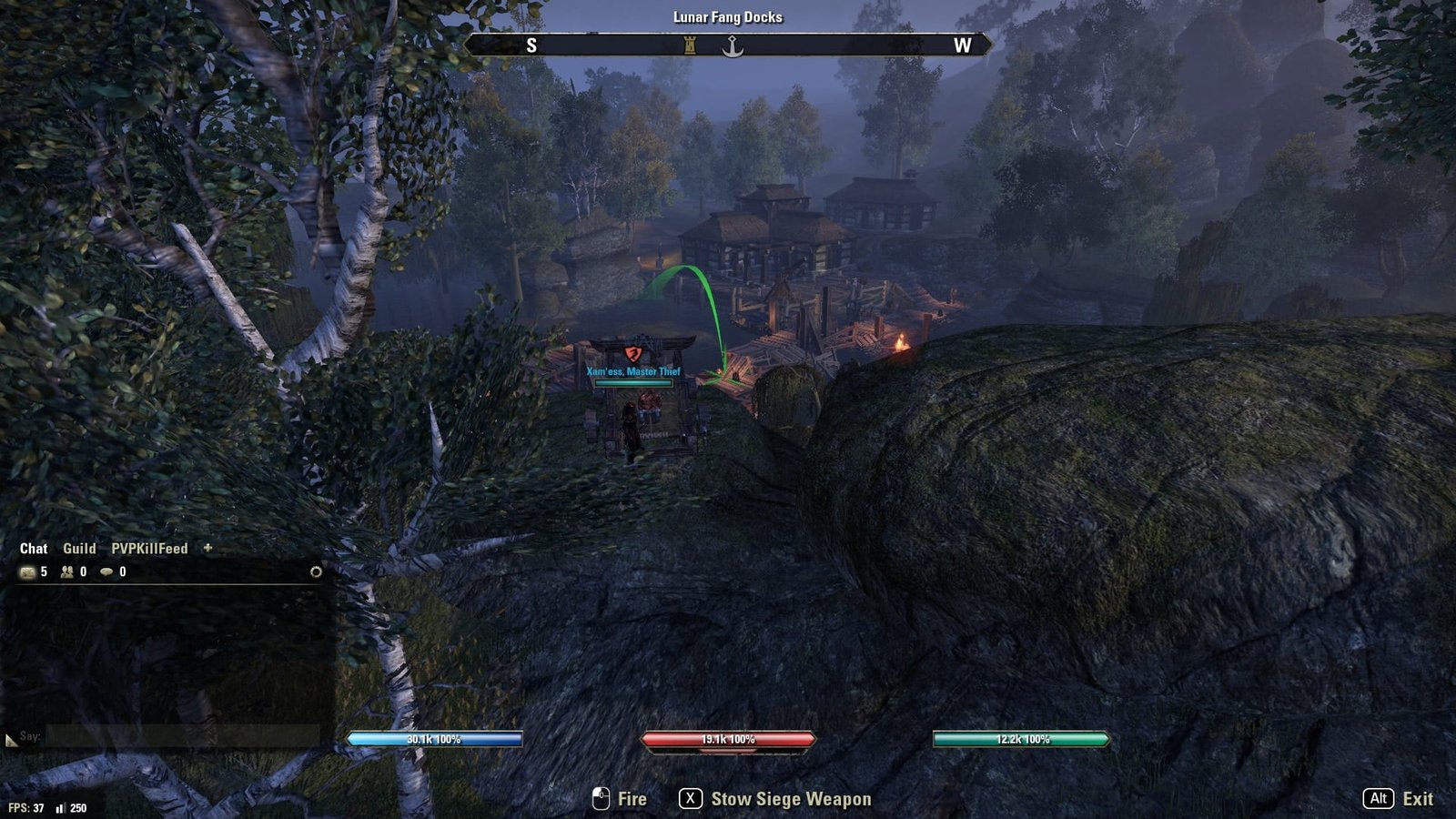The height and width of the screenshot is (819, 1456).
Task: Open the friends list icon
Action: point(67,572)
